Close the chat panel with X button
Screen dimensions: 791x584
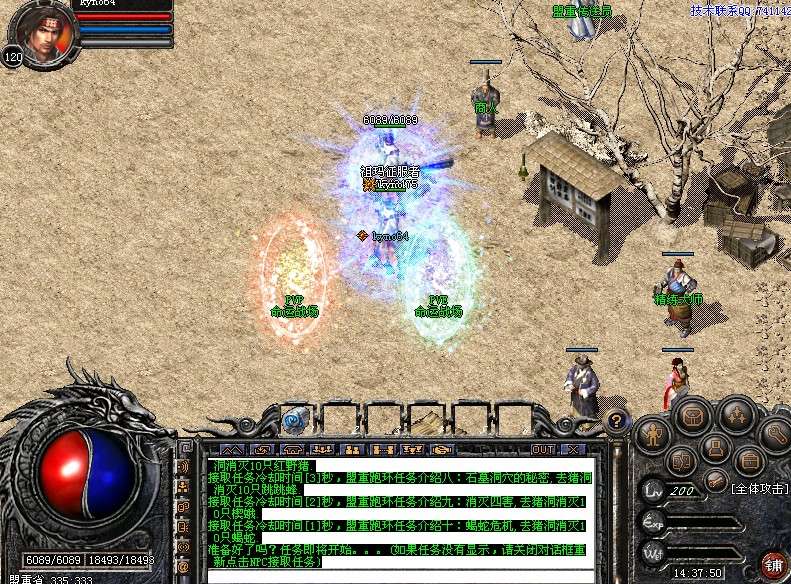tap(573, 450)
